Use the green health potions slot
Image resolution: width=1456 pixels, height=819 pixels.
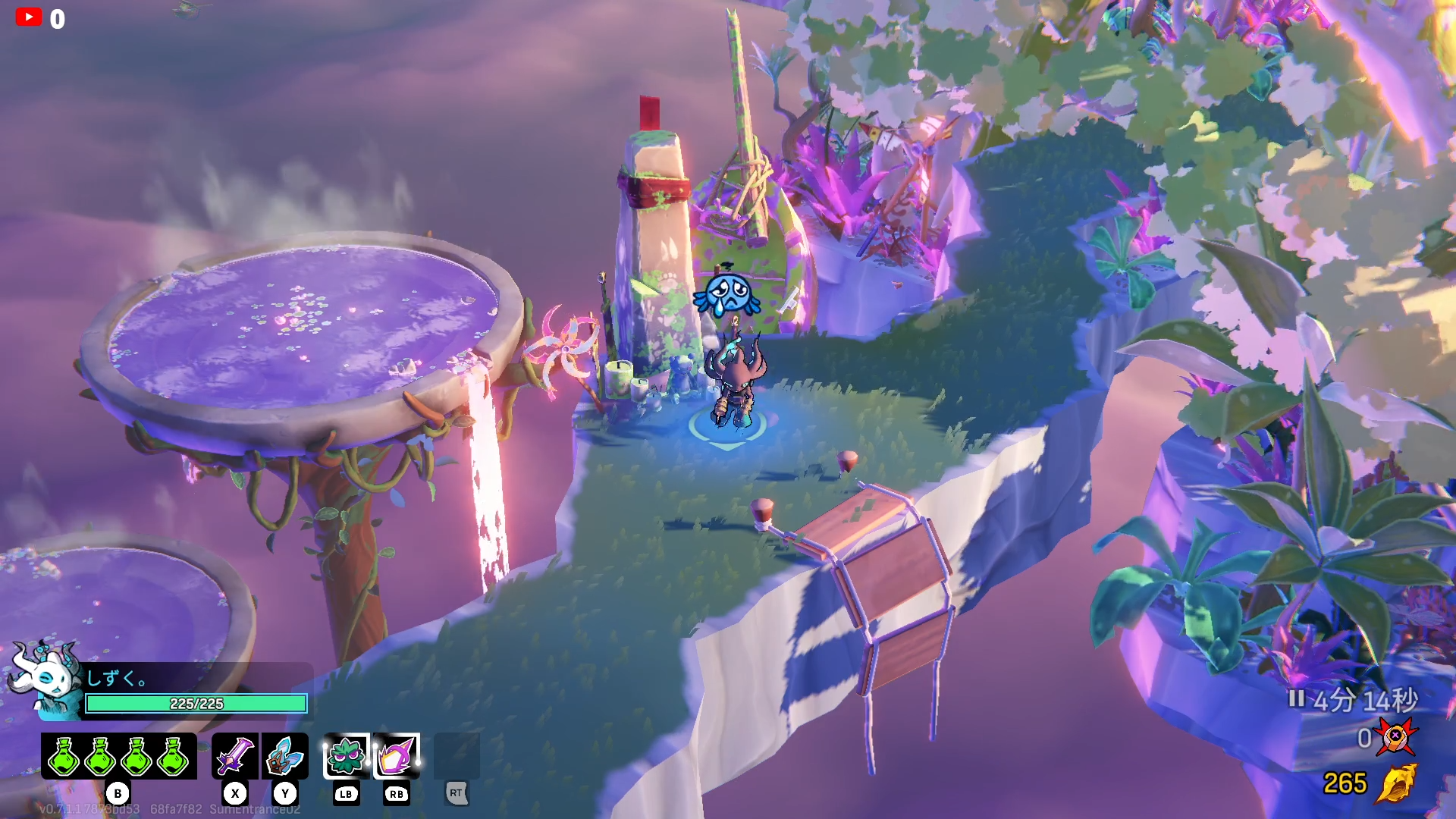[118, 756]
